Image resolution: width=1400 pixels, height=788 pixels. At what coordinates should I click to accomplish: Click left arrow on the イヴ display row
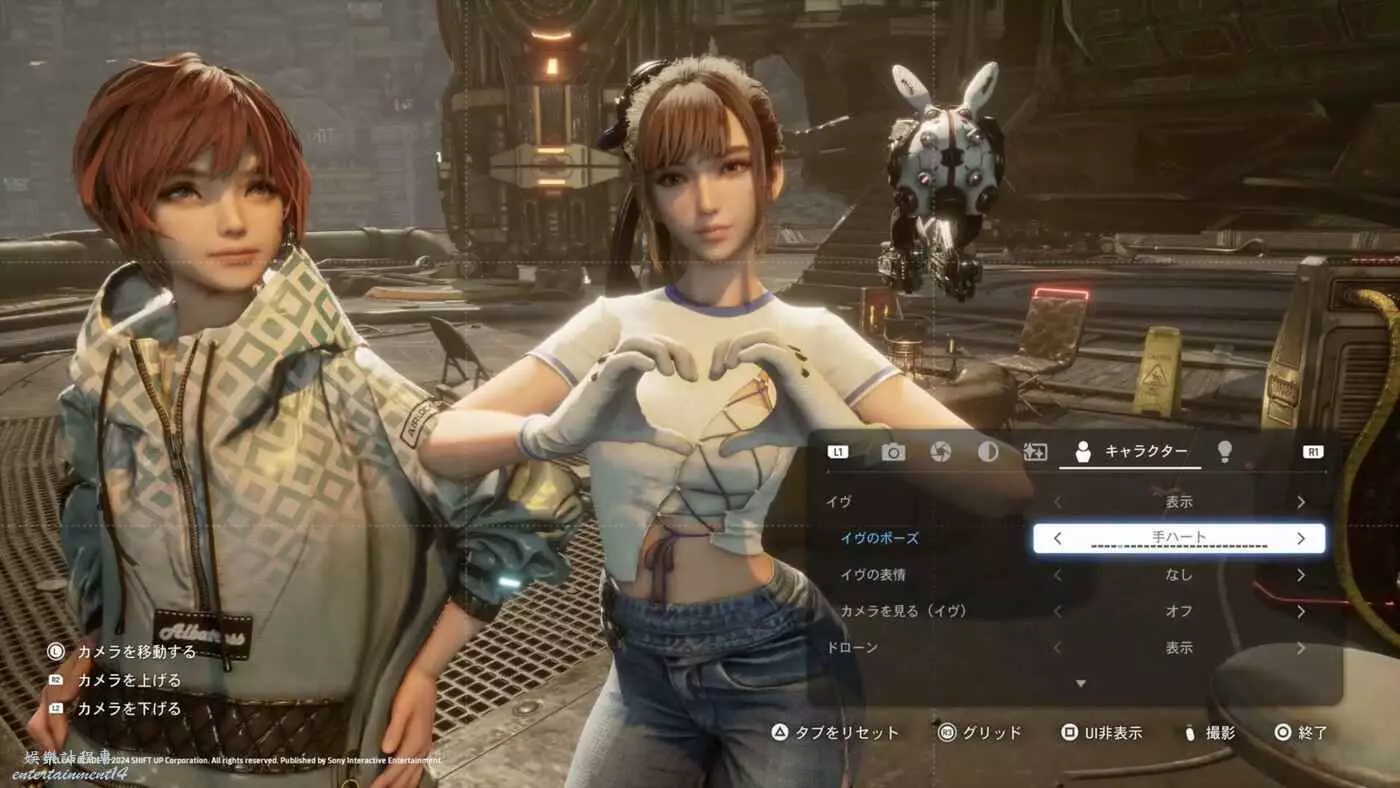[x=1058, y=502]
